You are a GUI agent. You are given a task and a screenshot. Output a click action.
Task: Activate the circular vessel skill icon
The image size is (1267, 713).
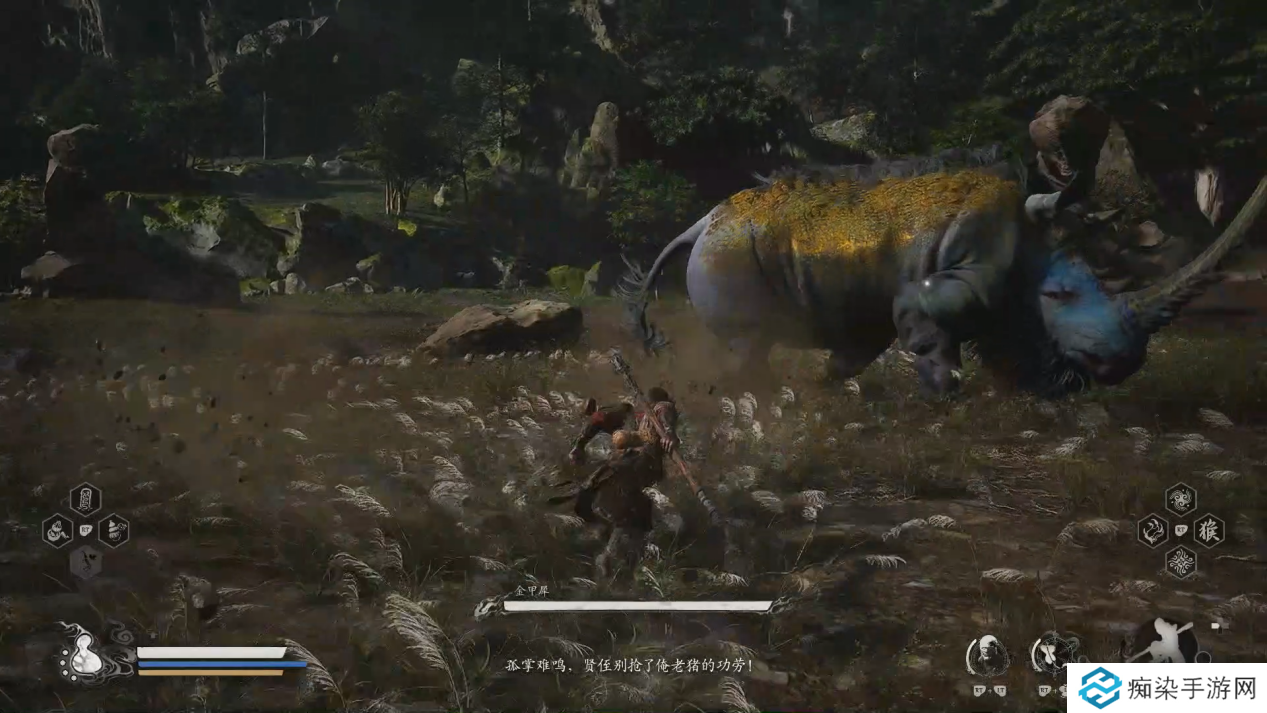(x=1053, y=655)
